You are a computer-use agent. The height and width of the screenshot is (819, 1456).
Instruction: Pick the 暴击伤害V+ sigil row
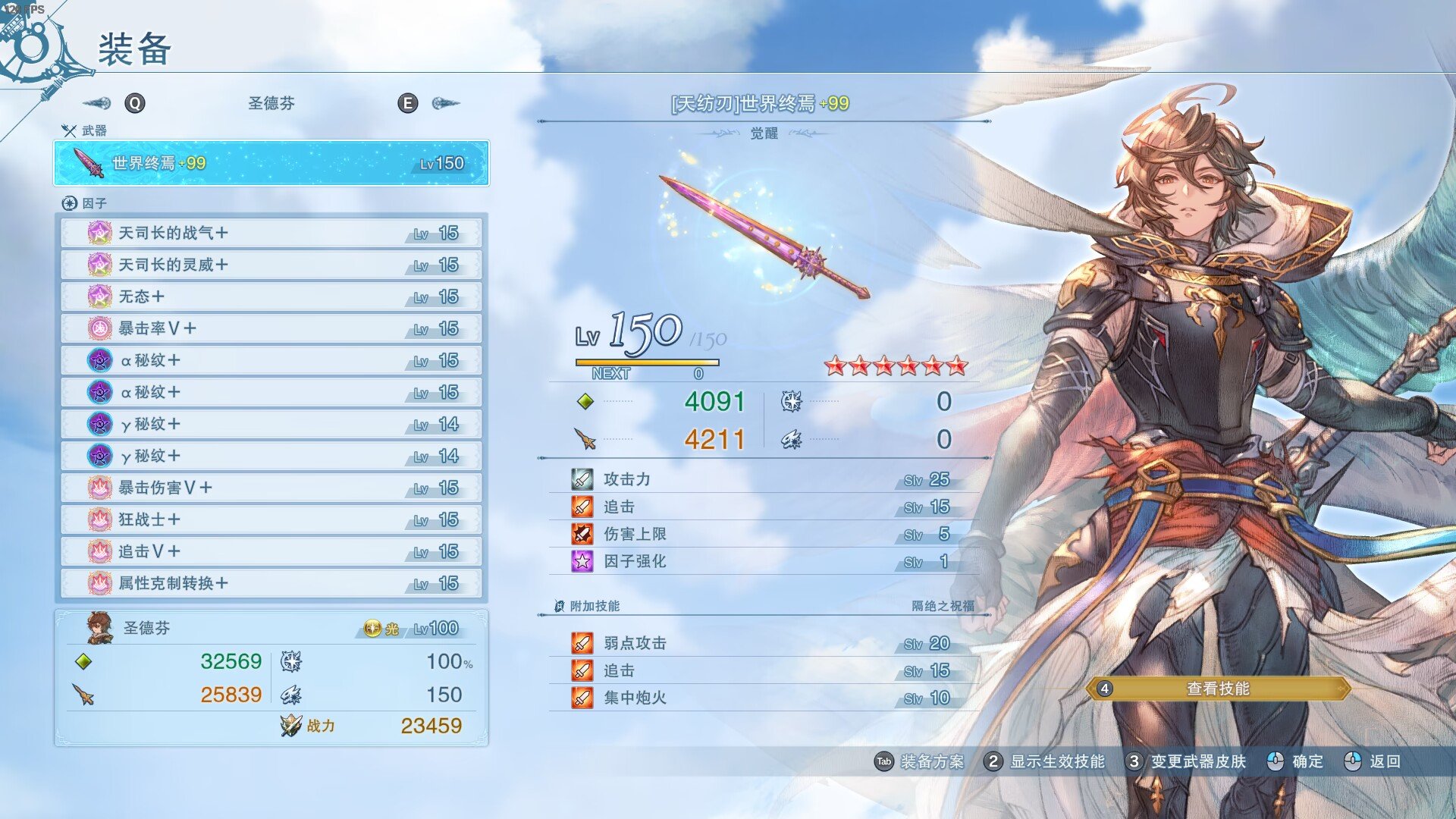click(271, 488)
